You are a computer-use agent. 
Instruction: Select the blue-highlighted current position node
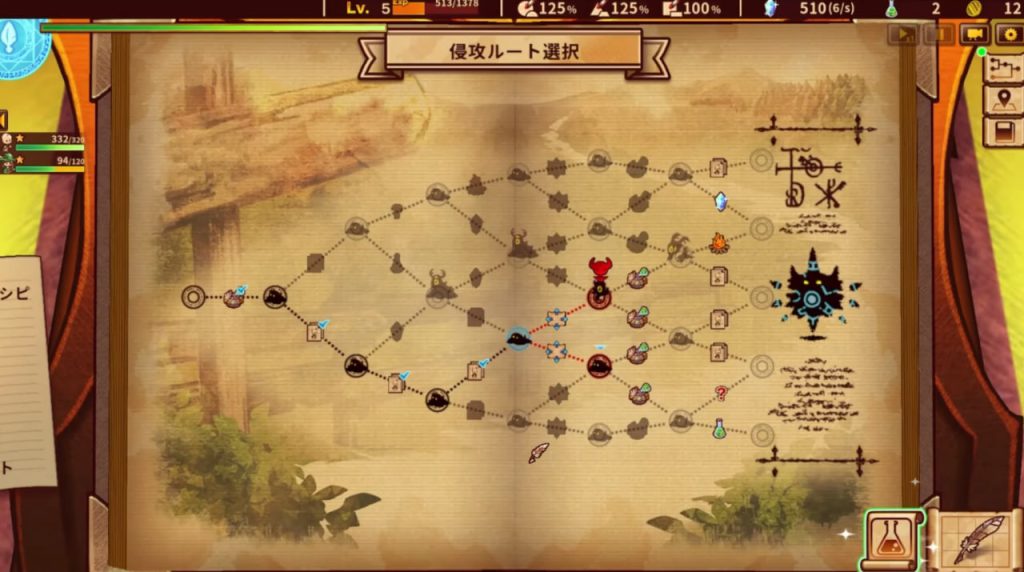(x=518, y=339)
